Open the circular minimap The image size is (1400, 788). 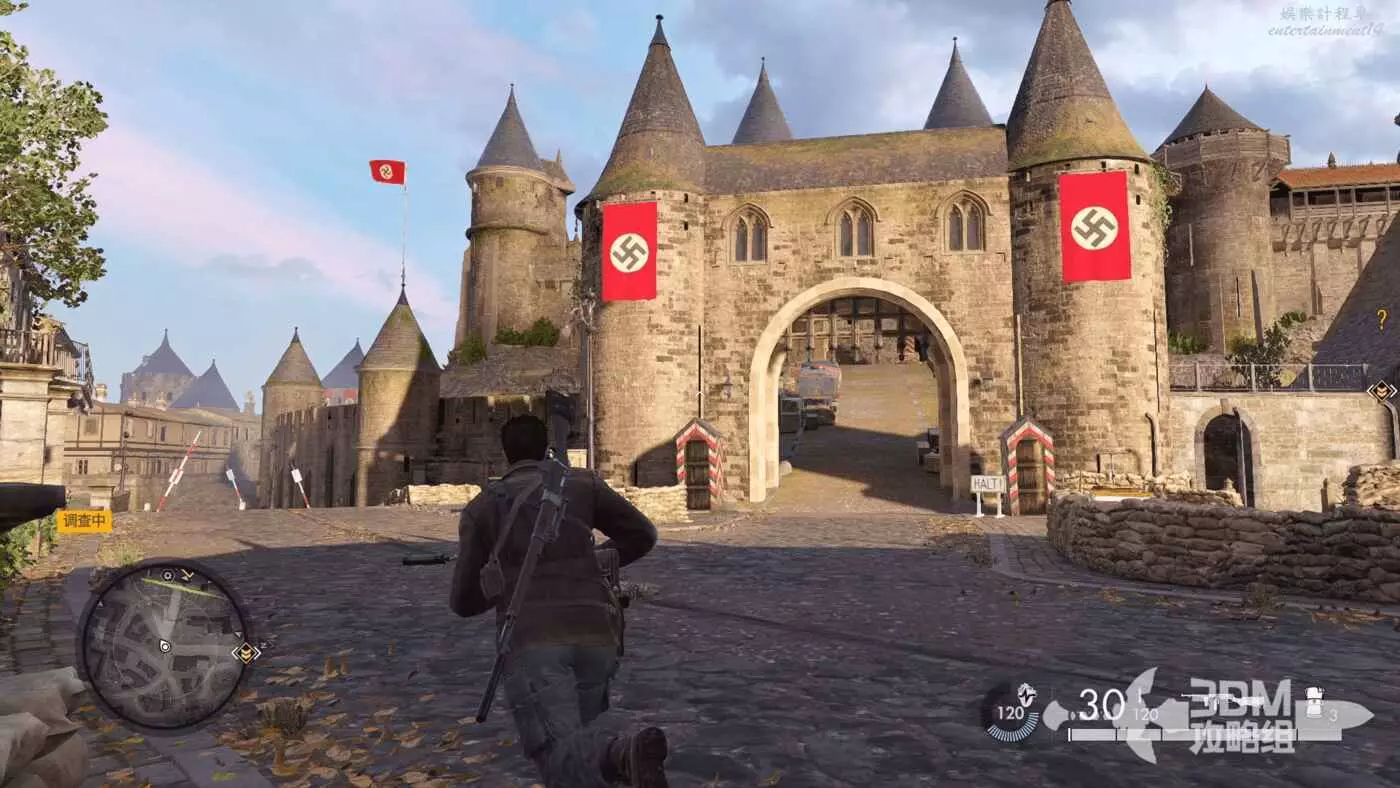click(165, 643)
